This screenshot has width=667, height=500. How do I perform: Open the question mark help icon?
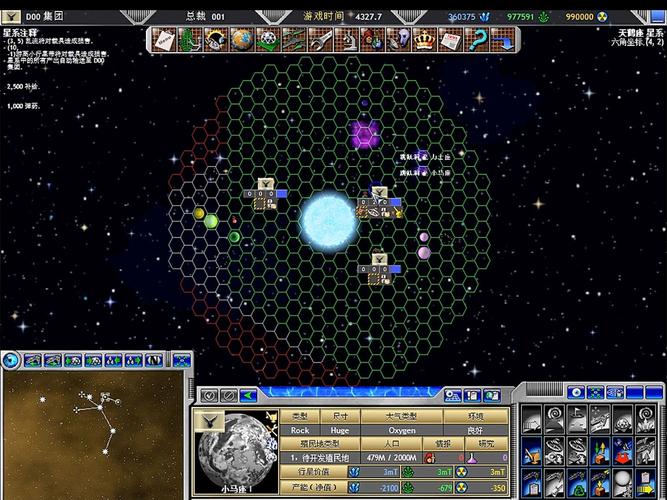pos(476,39)
